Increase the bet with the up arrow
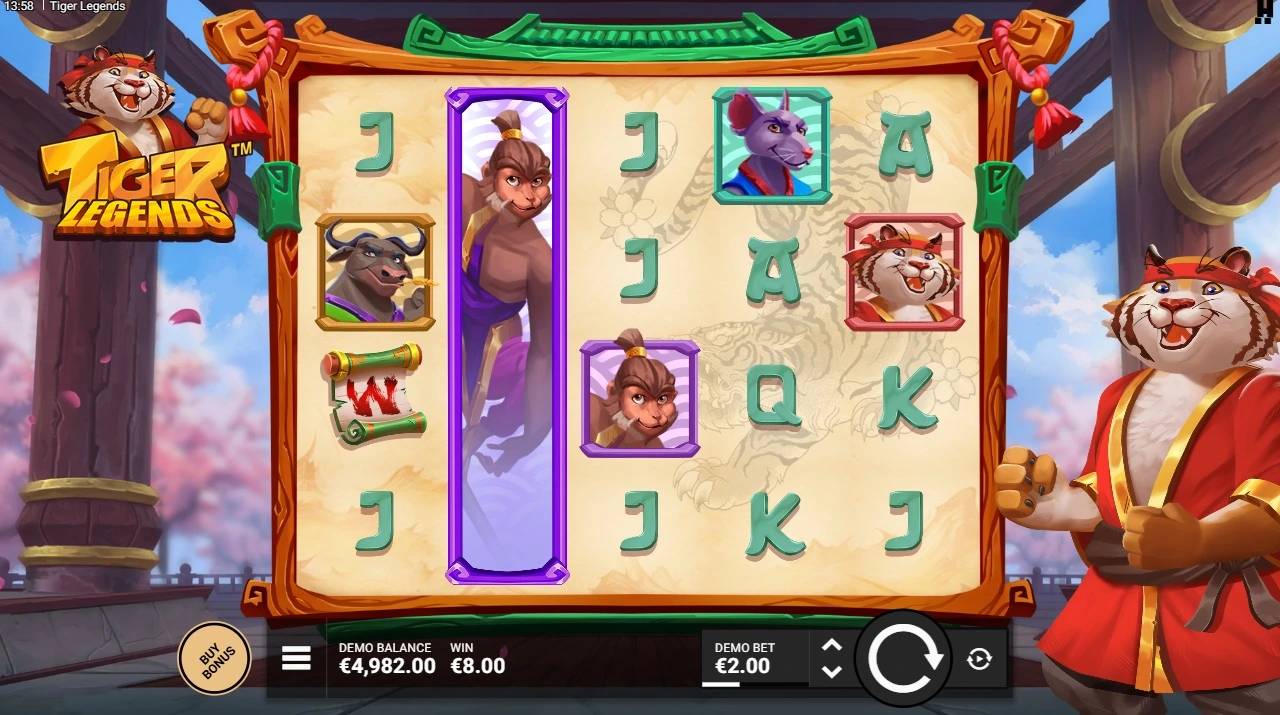This screenshot has height=715, width=1280. pyautogui.click(x=831, y=645)
